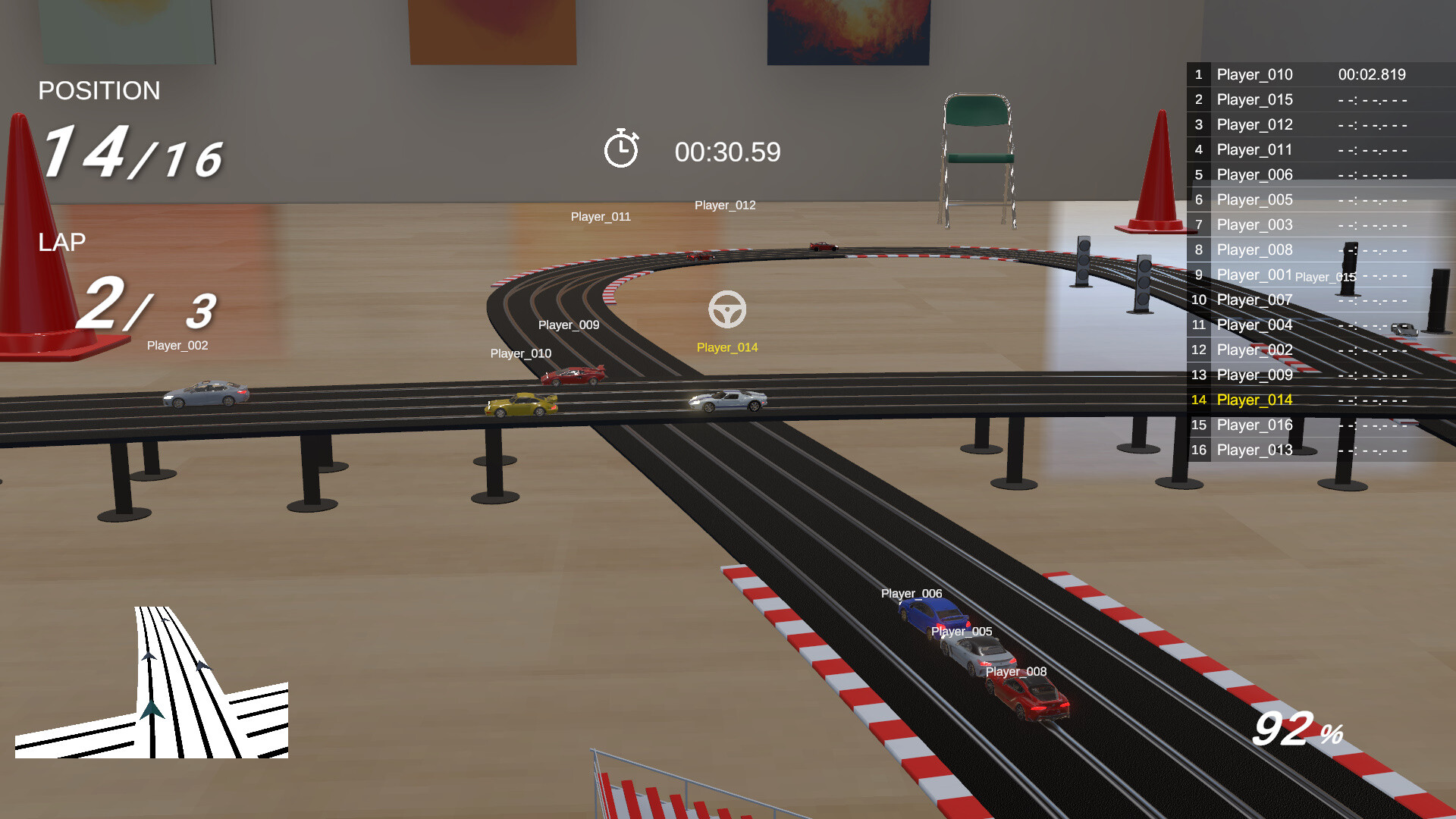
Task: Select the blue car labeled Player_006
Action: pyautogui.click(x=931, y=616)
